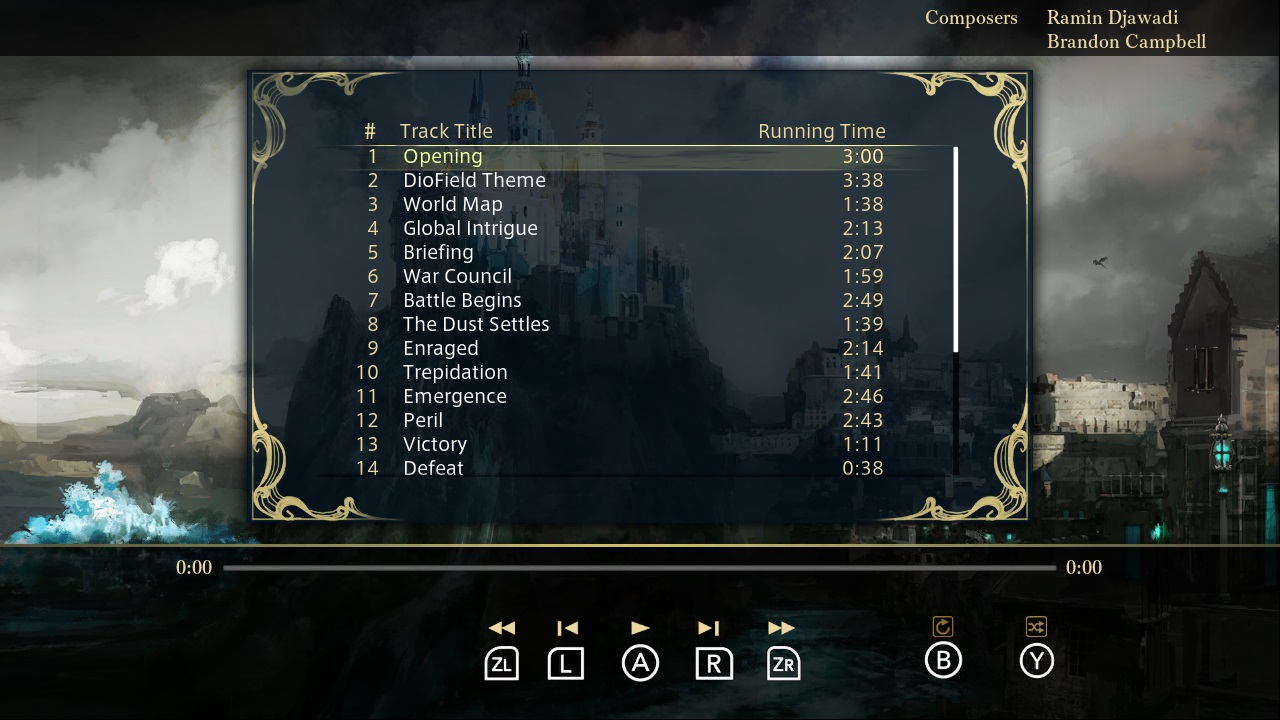This screenshot has height=720, width=1280.
Task: Select composer 'Ramin Djawadi'
Action: 1111,17
